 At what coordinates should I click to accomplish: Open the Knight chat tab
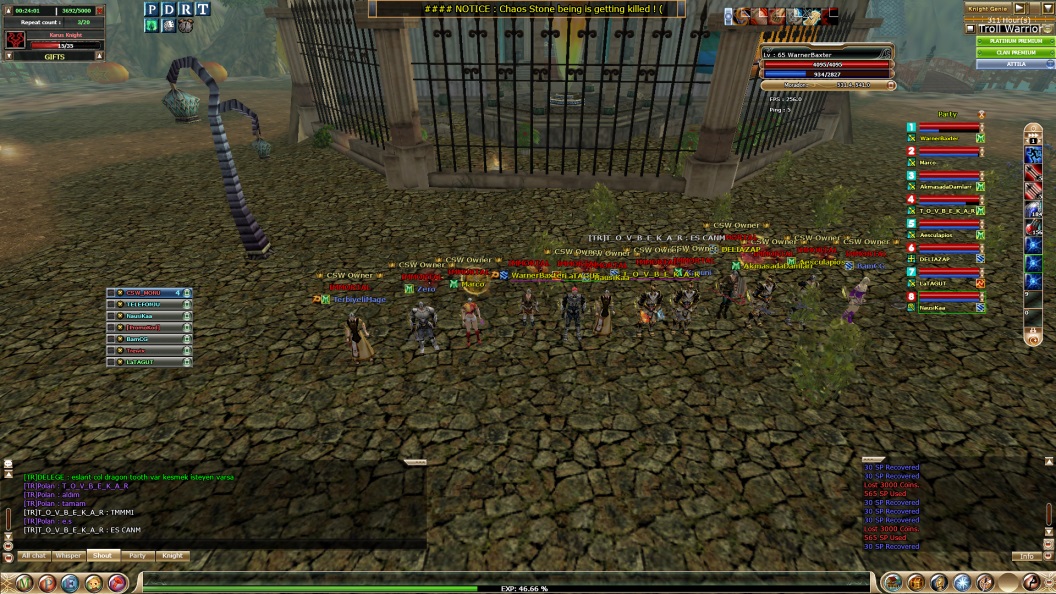[x=172, y=555]
